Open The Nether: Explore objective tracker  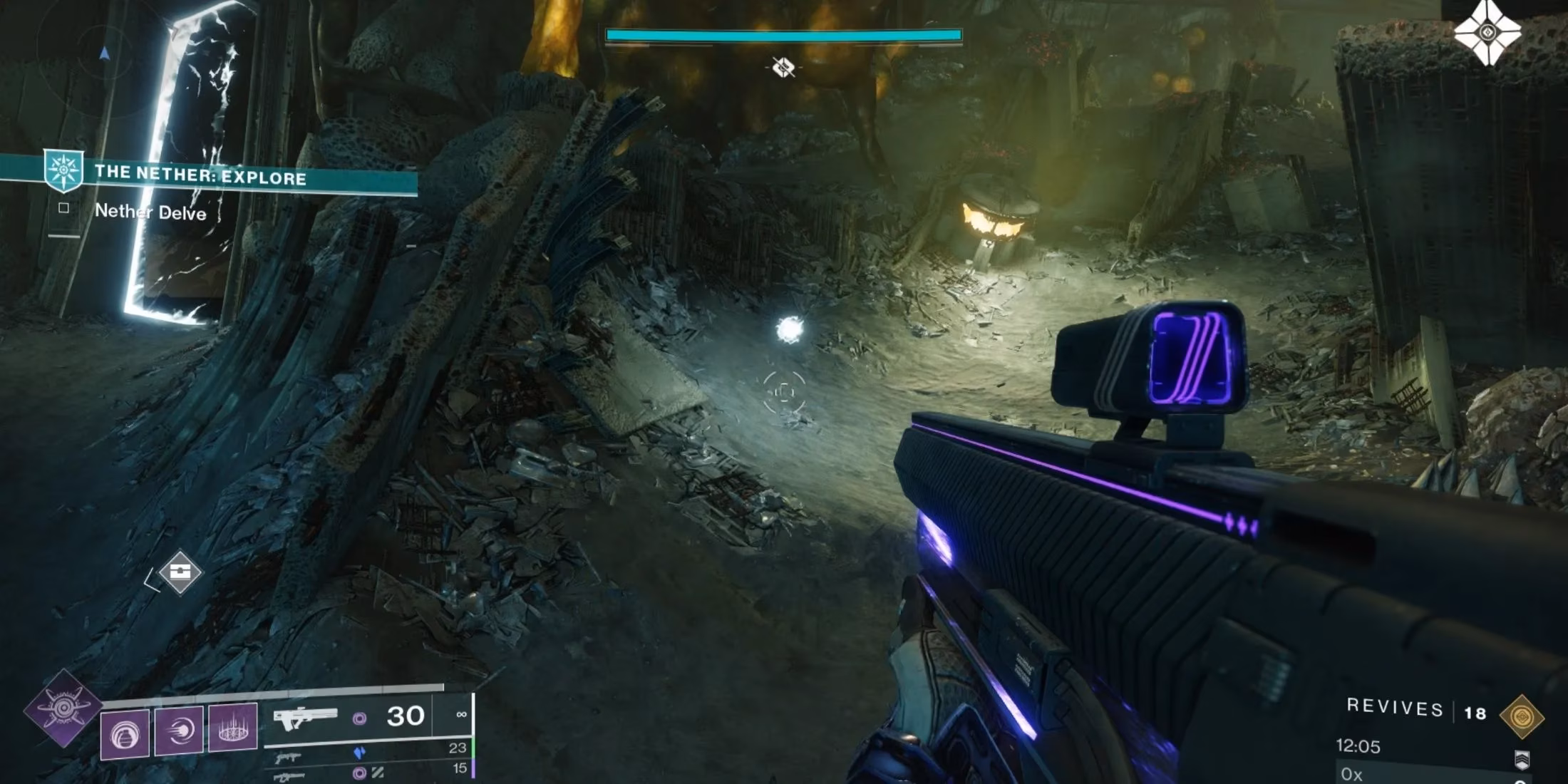click(x=201, y=176)
